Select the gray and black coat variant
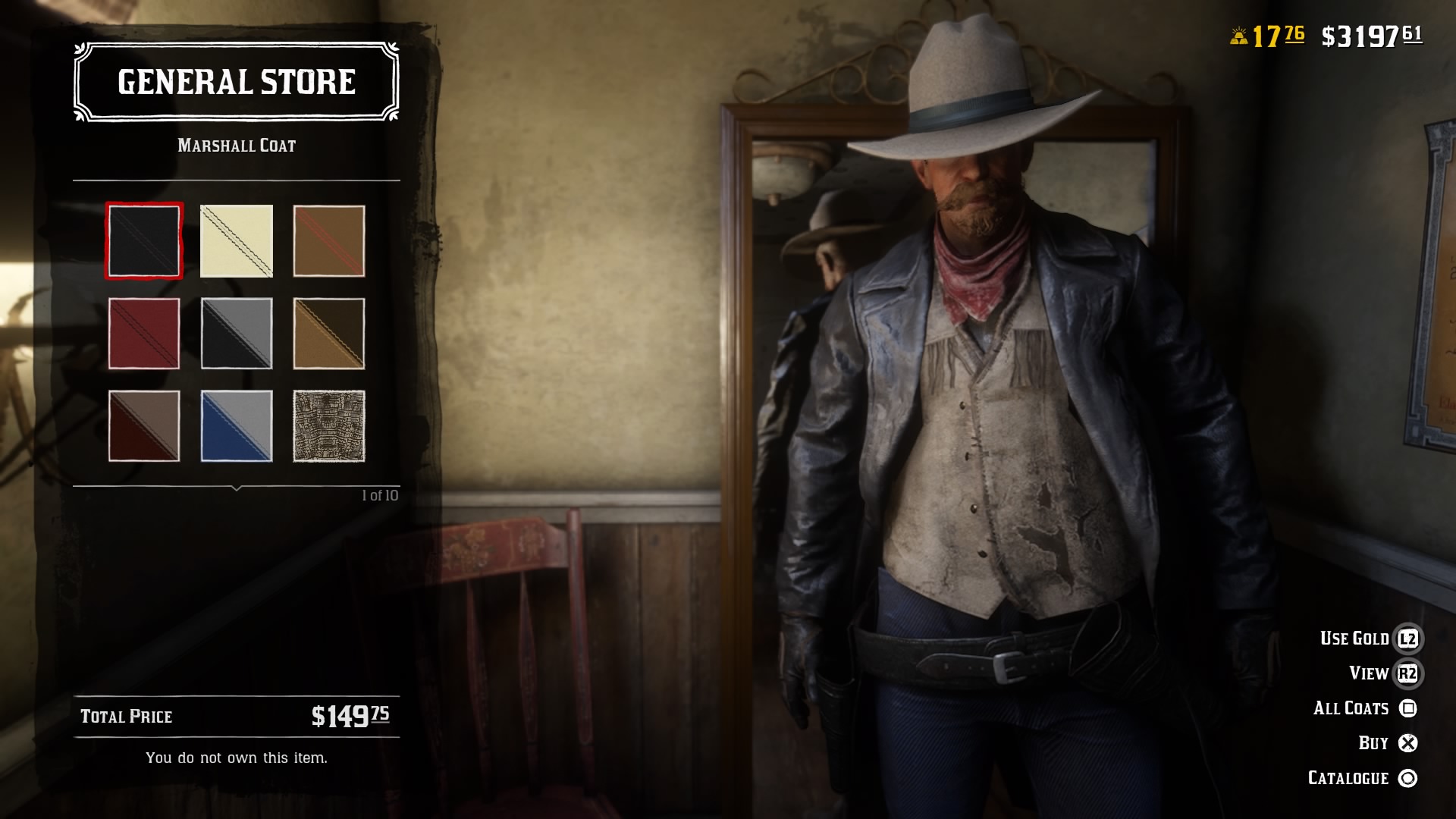The height and width of the screenshot is (819, 1456). (236, 334)
